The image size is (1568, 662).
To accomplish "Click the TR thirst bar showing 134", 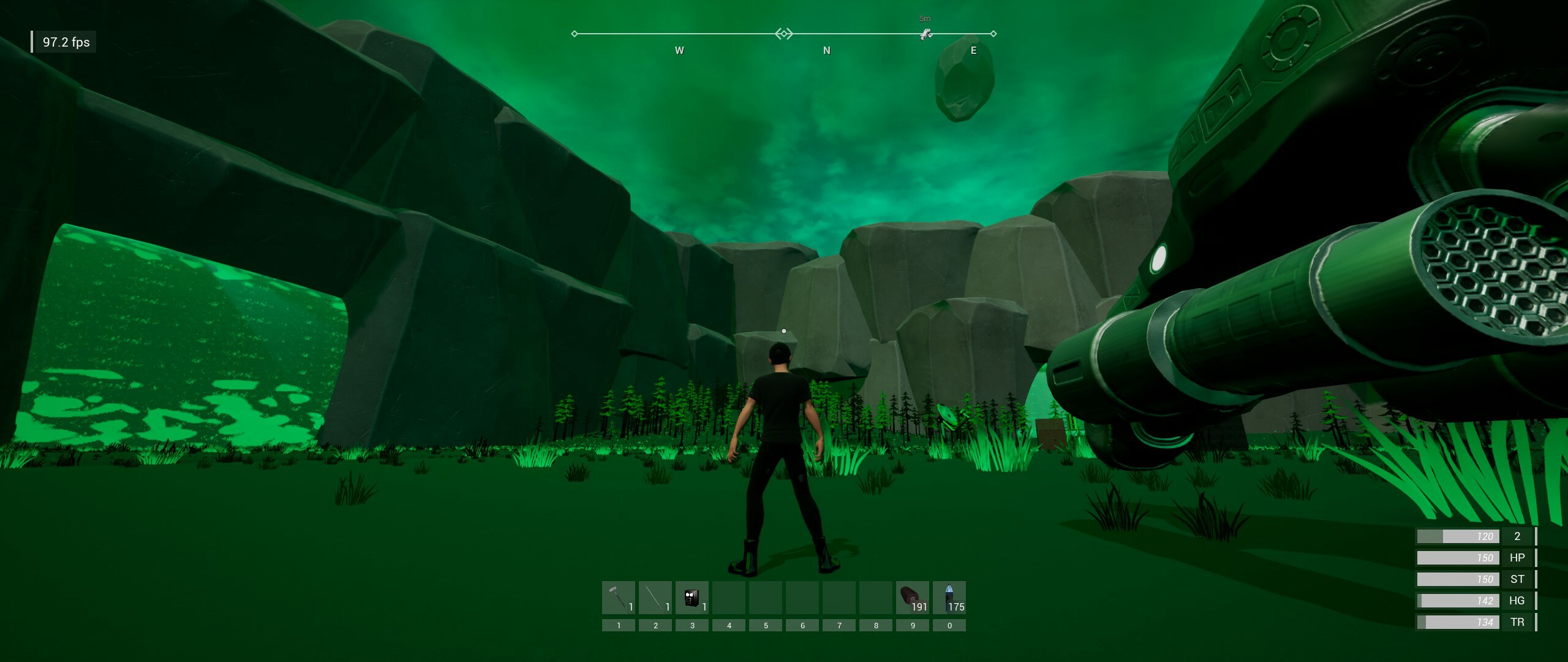I will tap(1458, 622).
